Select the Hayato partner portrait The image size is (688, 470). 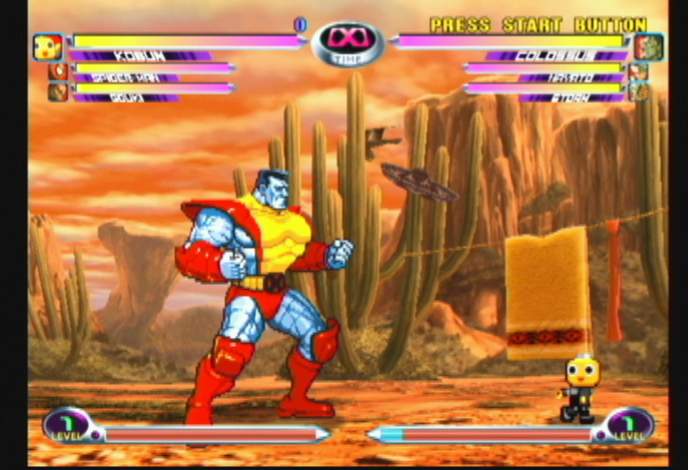[x=638, y=72]
